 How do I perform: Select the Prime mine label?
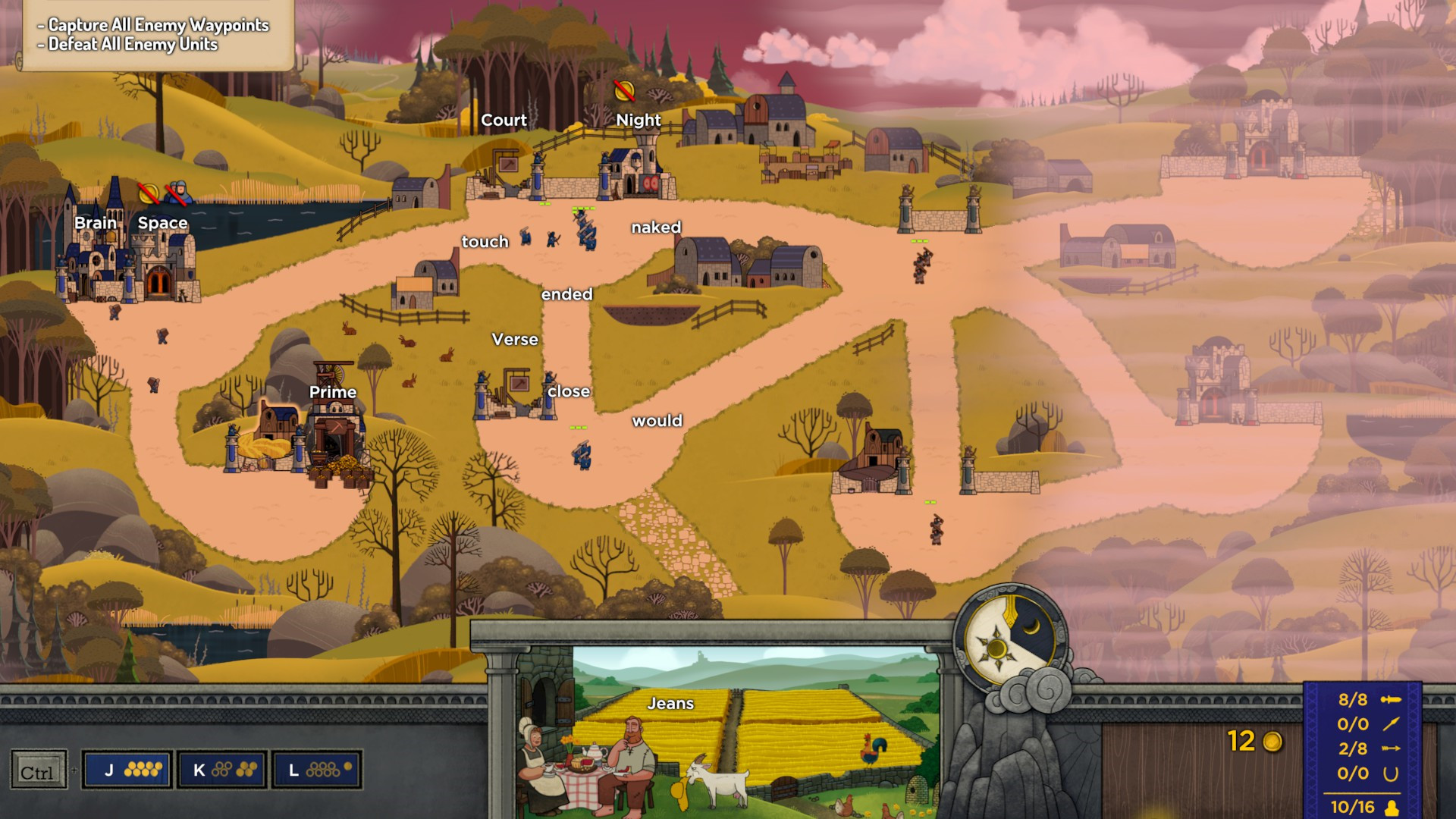[x=333, y=392]
